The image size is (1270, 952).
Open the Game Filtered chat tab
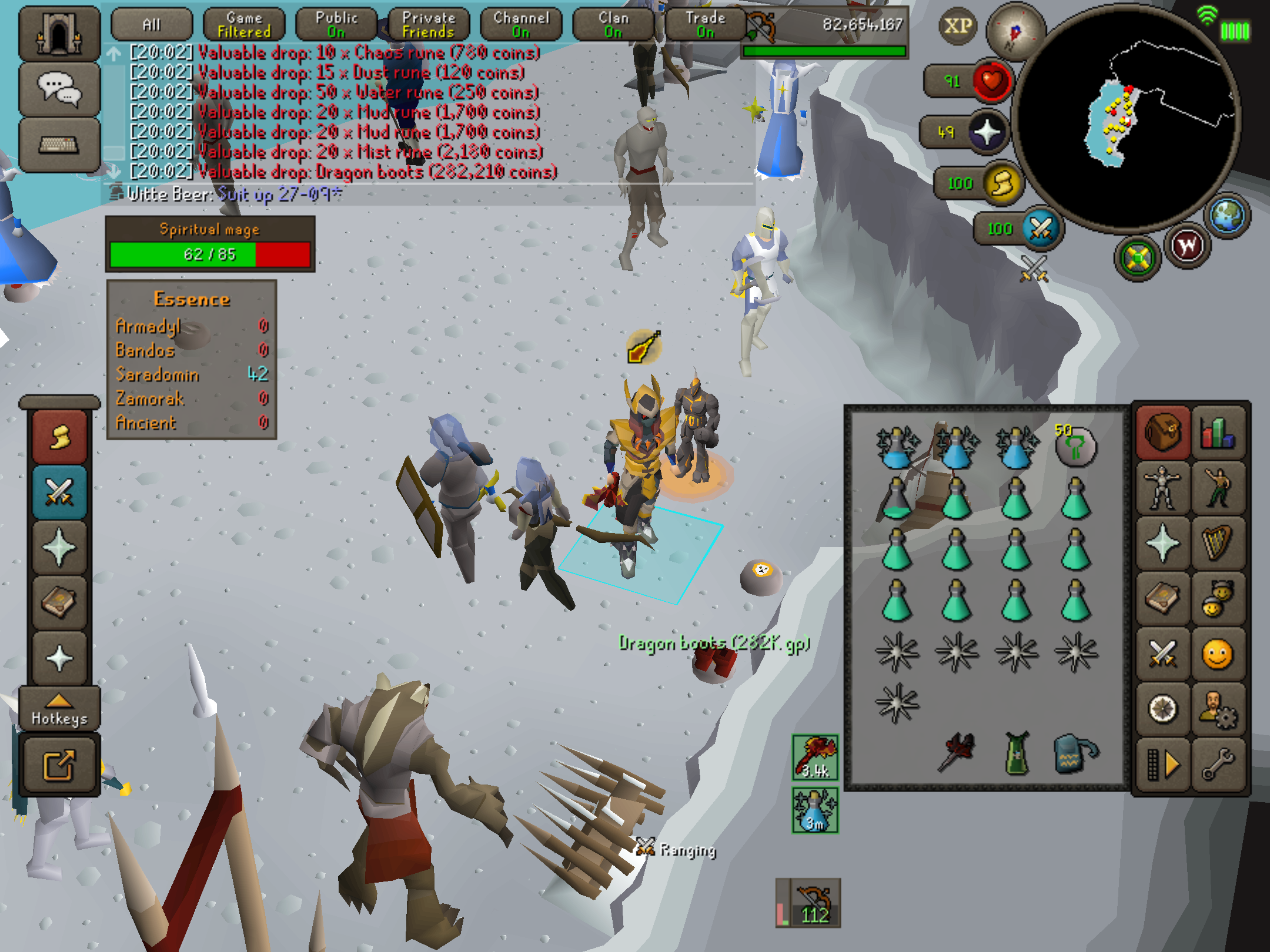(x=244, y=25)
